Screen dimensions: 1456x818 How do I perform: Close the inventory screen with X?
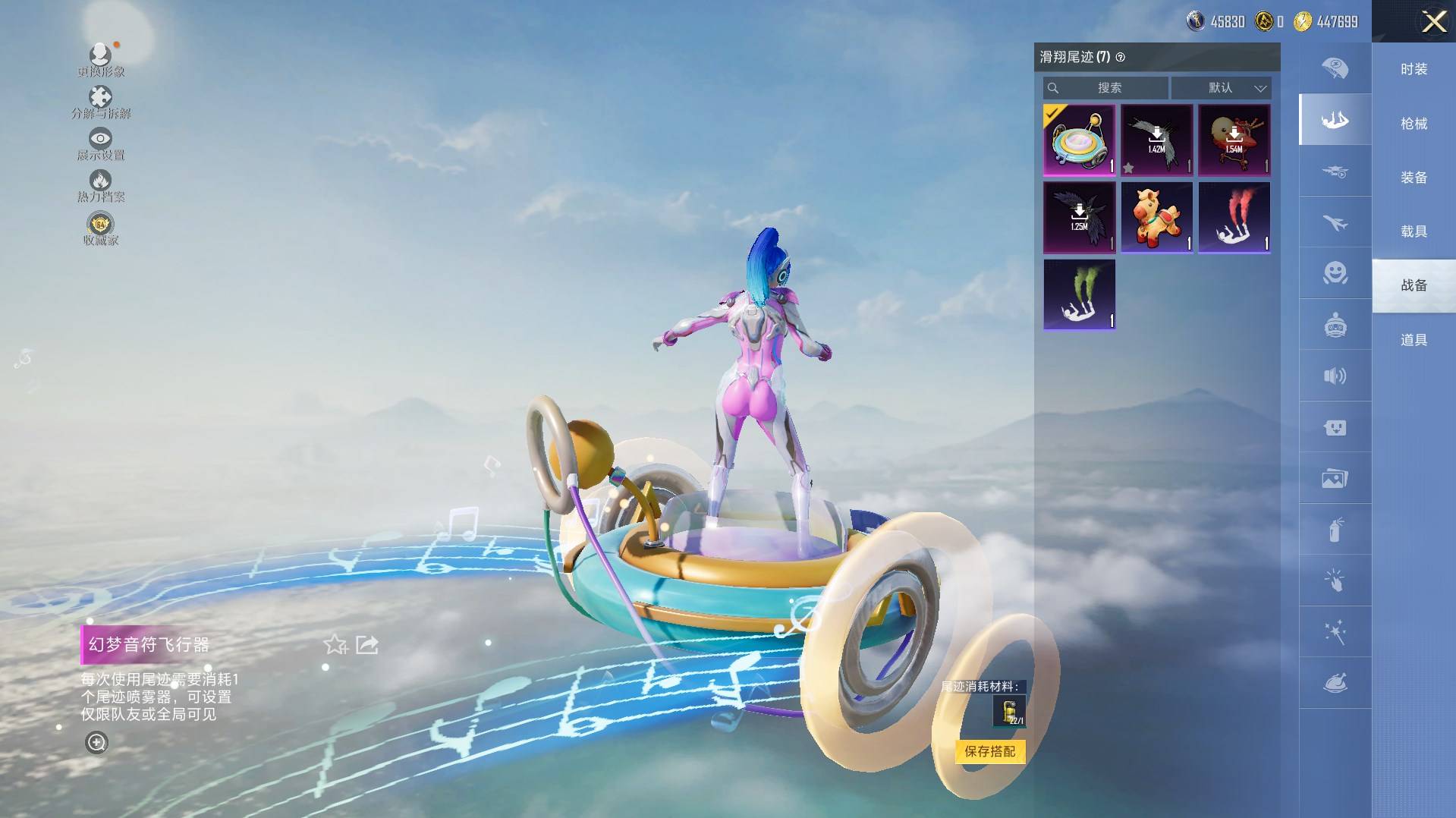point(1433,21)
